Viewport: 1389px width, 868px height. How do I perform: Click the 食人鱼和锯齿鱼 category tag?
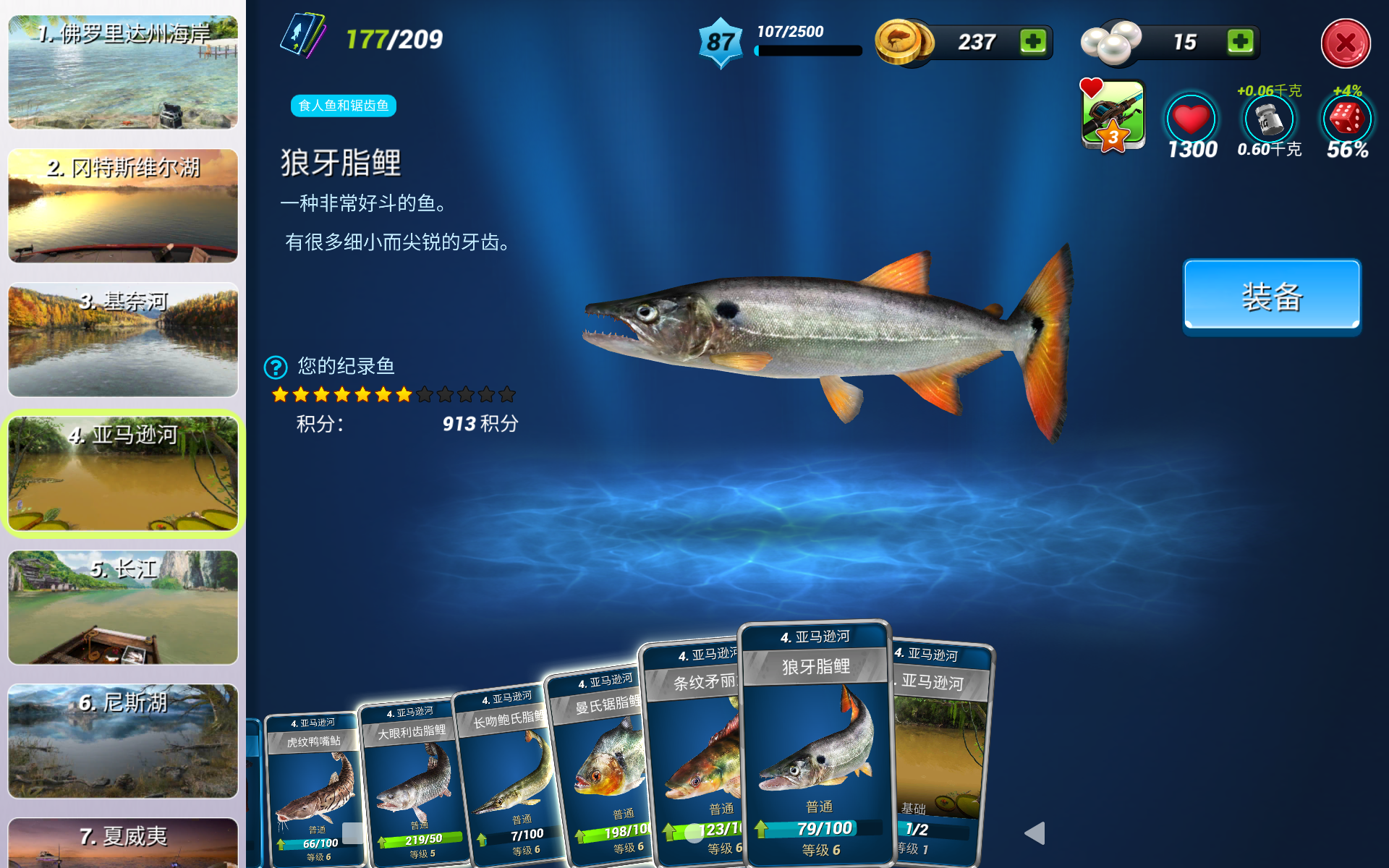pyautogui.click(x=343, y=106)
